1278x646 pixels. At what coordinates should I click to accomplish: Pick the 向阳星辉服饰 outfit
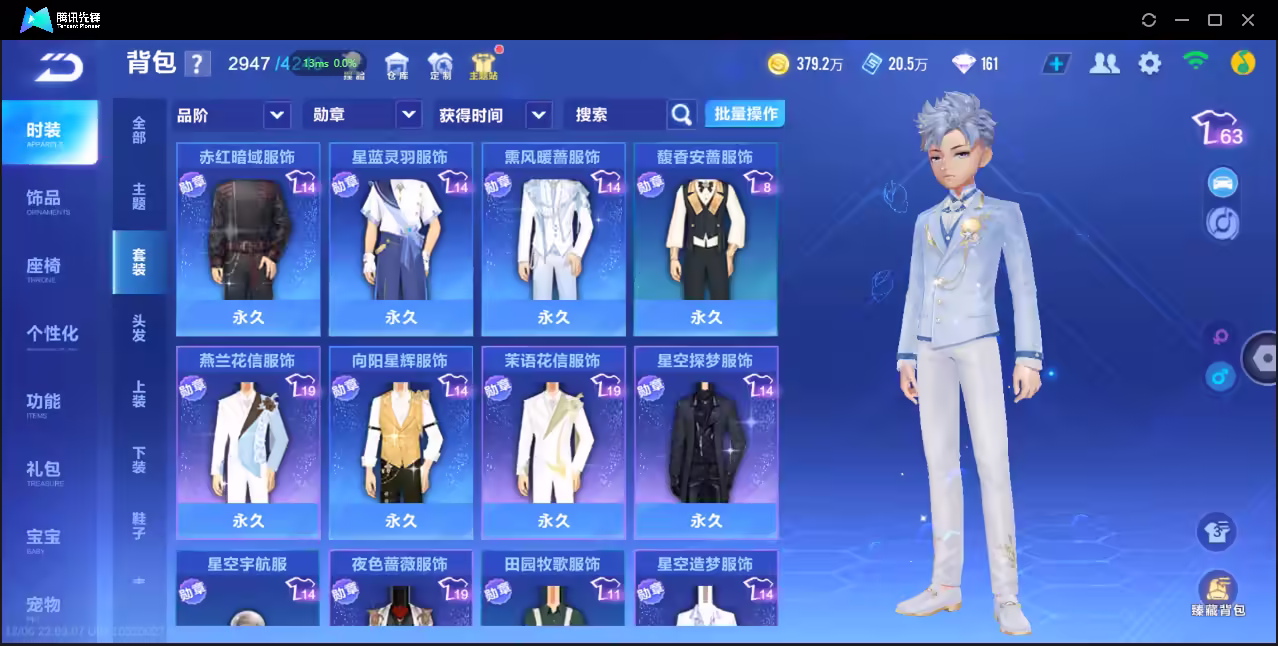coord(400,441)
